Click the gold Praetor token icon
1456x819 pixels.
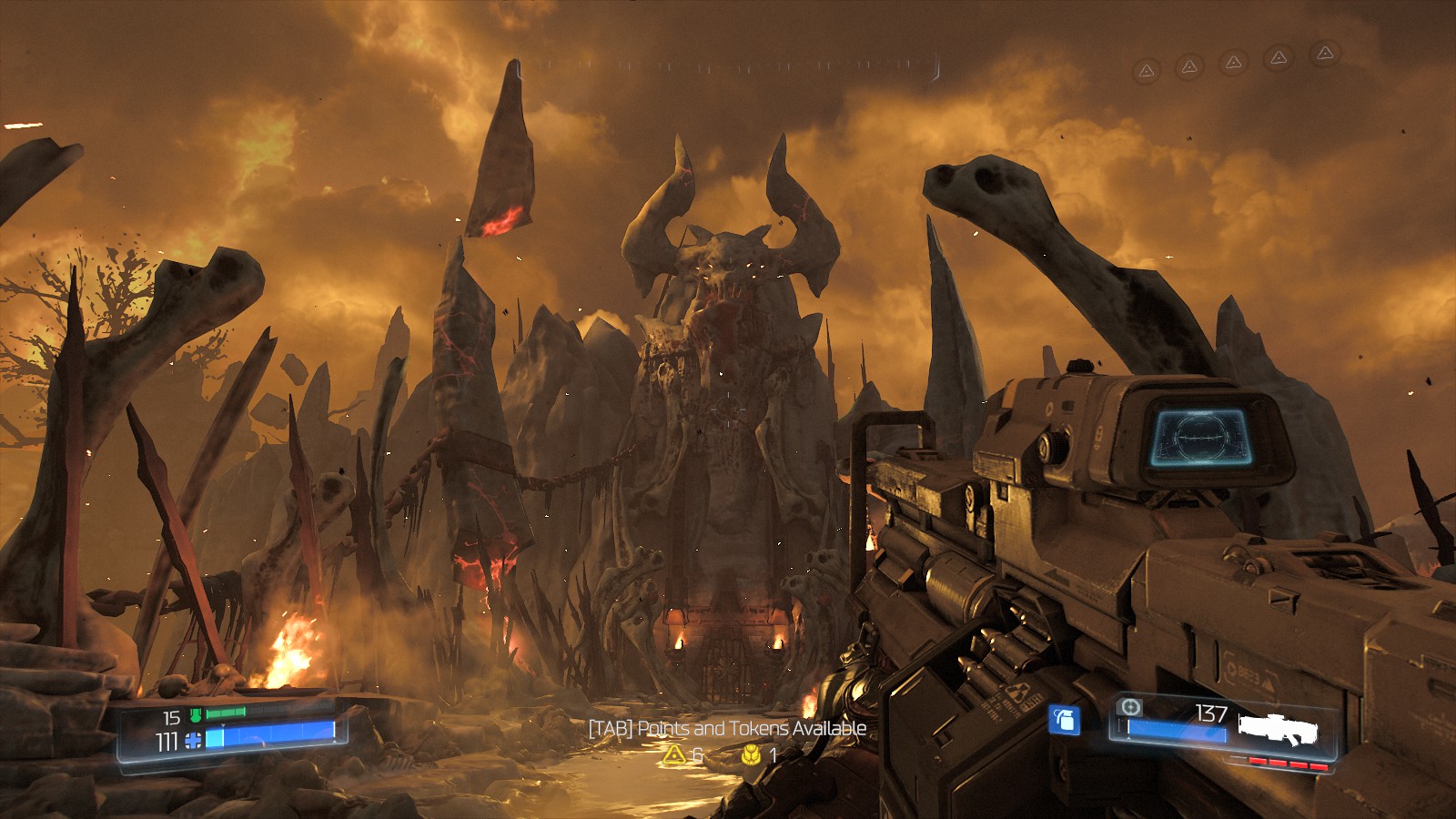[x=751, y=754]
